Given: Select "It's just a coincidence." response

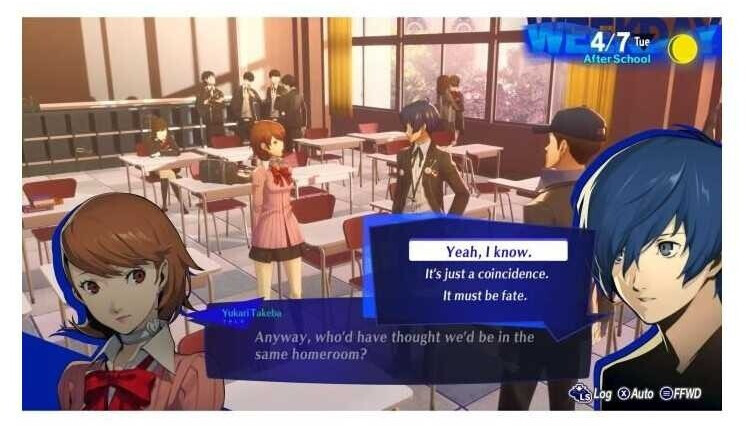Looking at the screenshot, I should 488,273.
